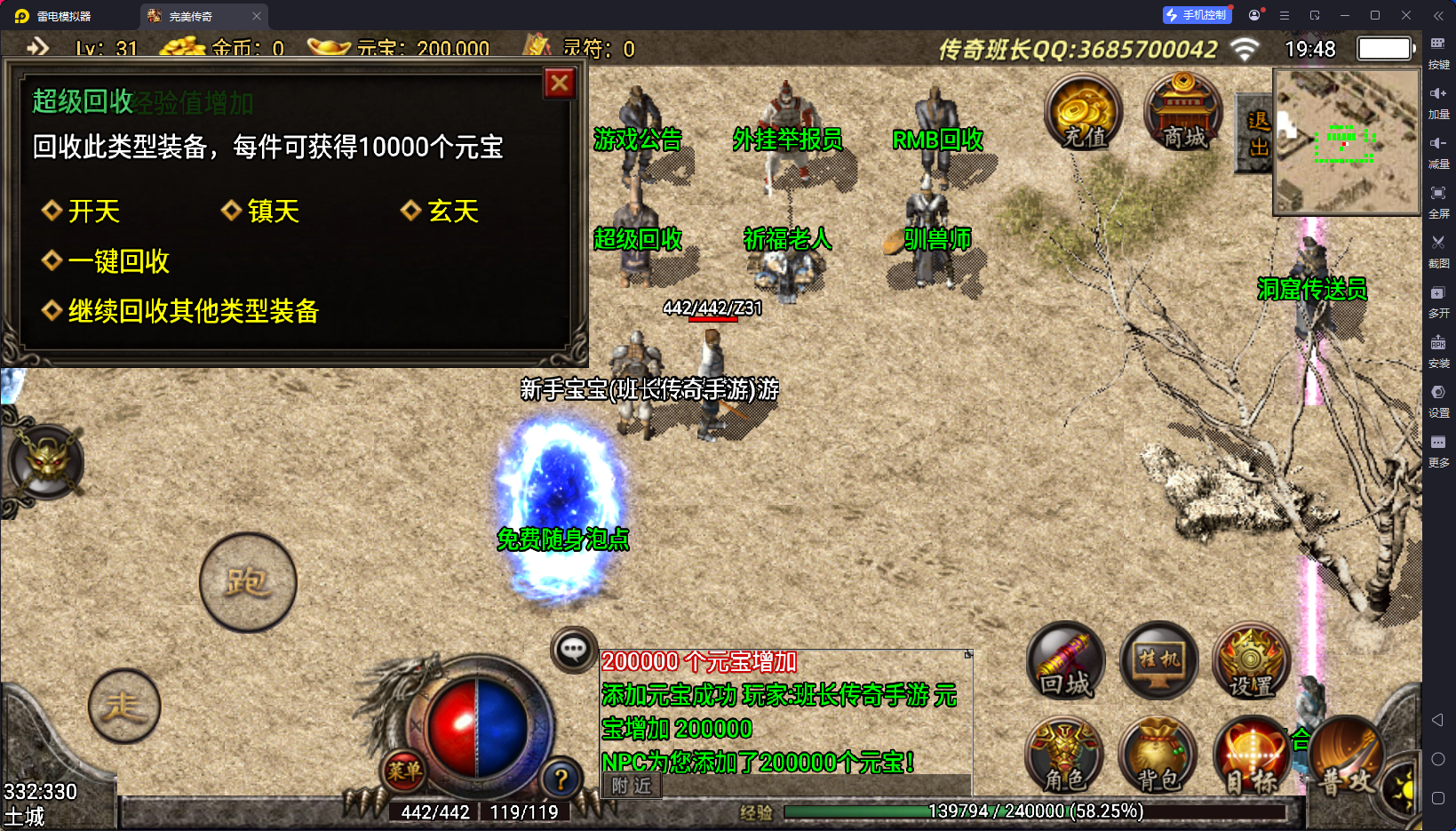Click the emulator 截图 screenshot tool
1456x831 pixels.
[1438, 249]
